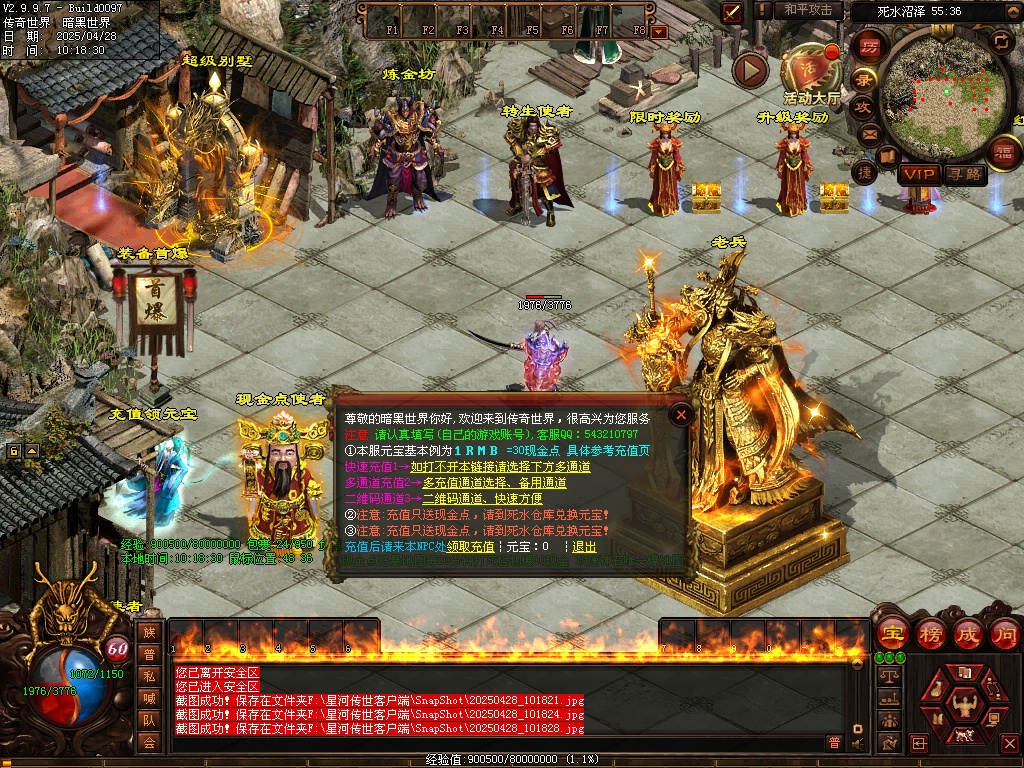Click the balance scale trade icon

(x=888, y=676)
